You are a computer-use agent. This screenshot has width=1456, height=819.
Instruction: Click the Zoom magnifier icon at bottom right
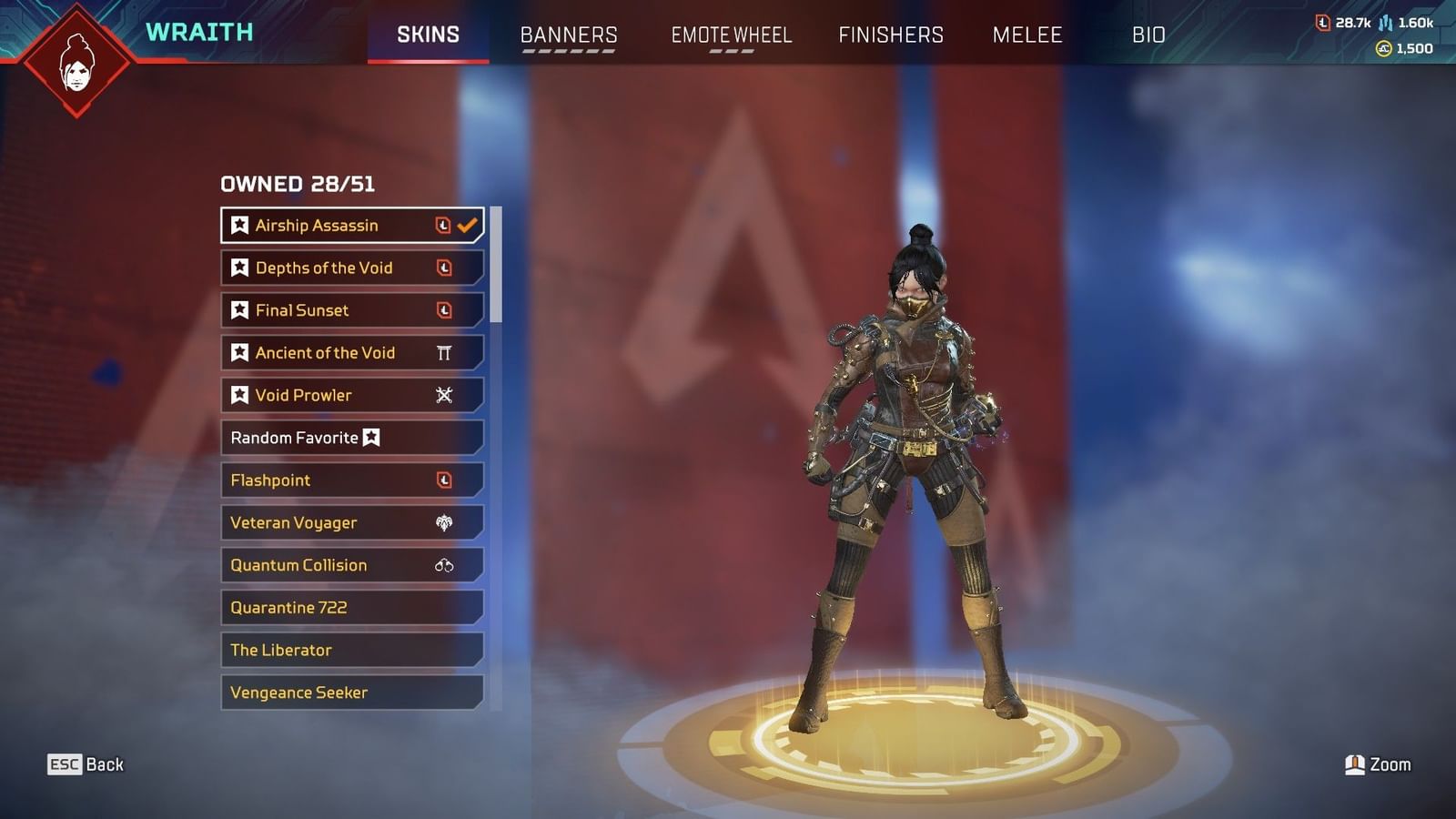(1356, 764)
